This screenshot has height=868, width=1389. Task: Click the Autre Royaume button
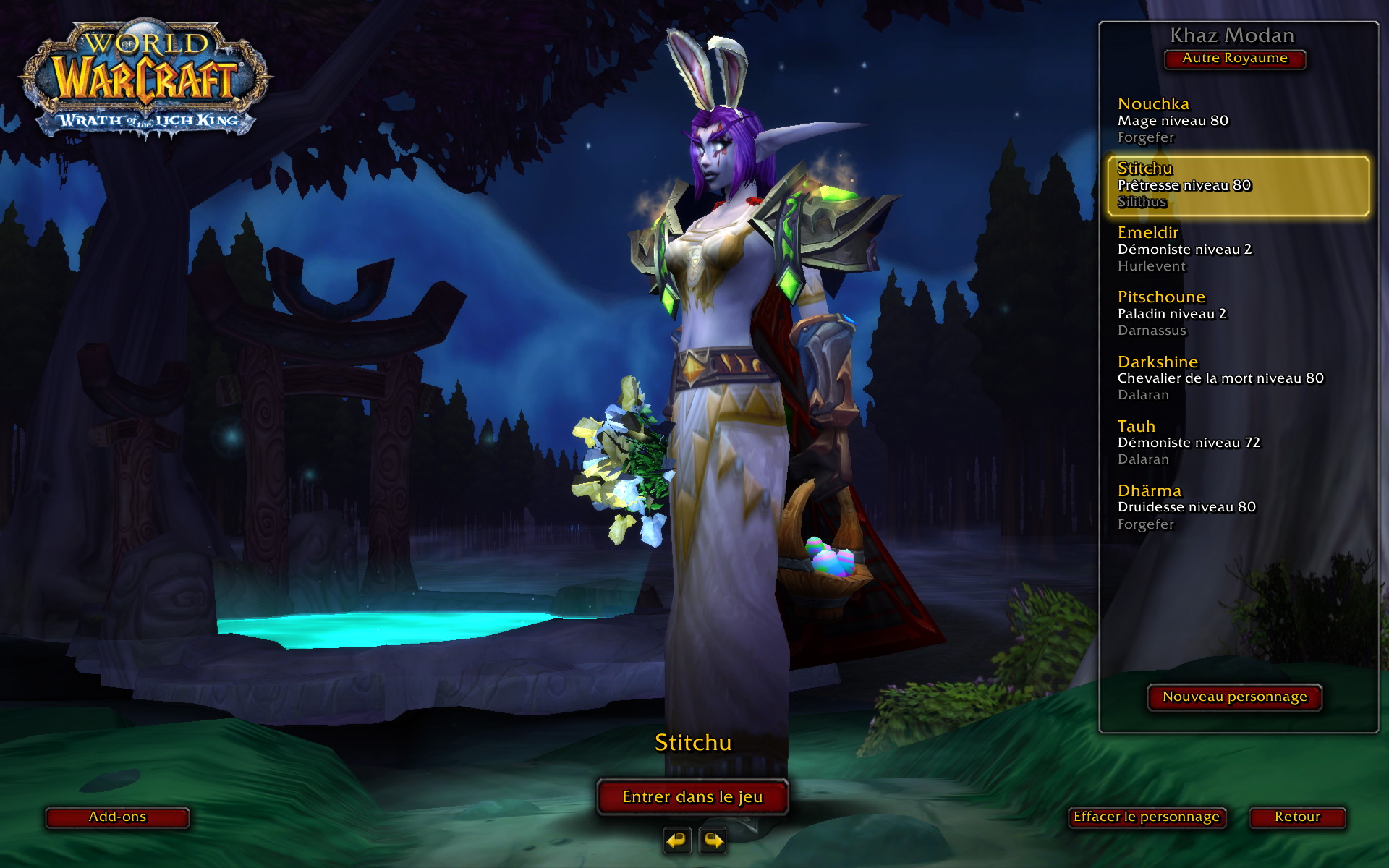click(1234, 59)
